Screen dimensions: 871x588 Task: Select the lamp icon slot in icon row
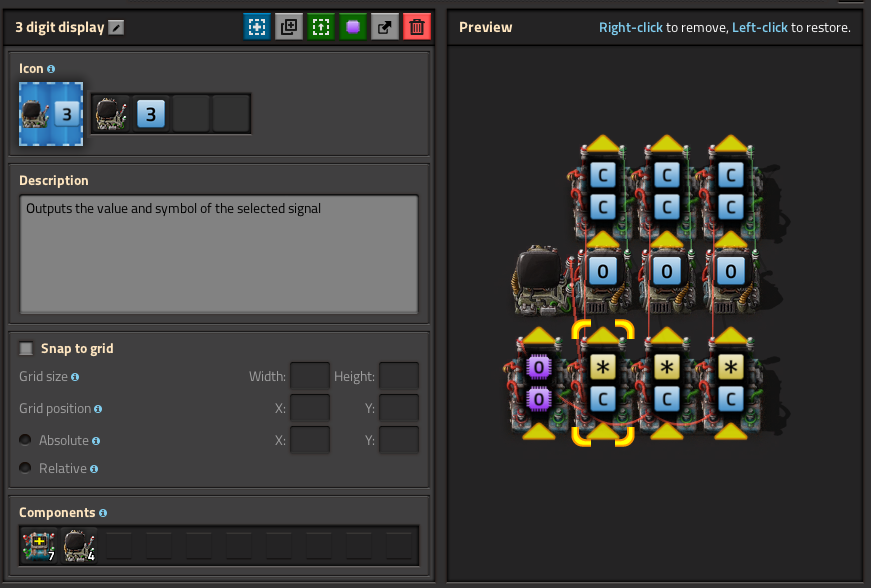coord(111,114)
